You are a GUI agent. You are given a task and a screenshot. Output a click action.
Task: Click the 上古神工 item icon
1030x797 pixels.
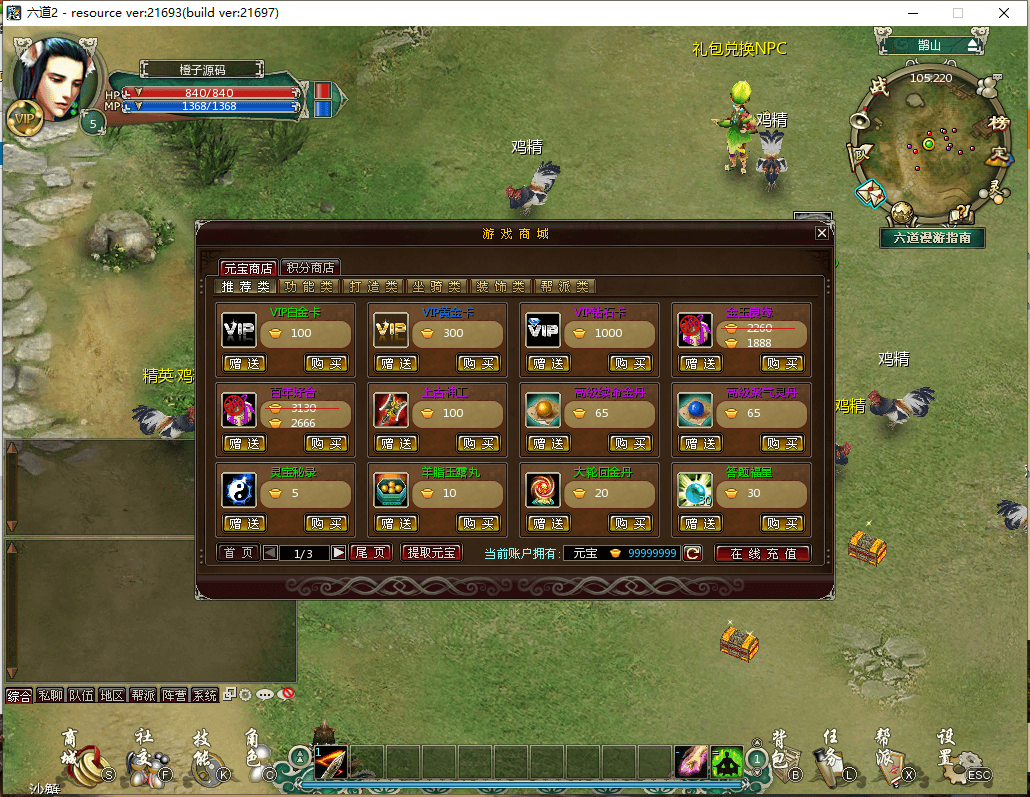(x=391, y=410)
